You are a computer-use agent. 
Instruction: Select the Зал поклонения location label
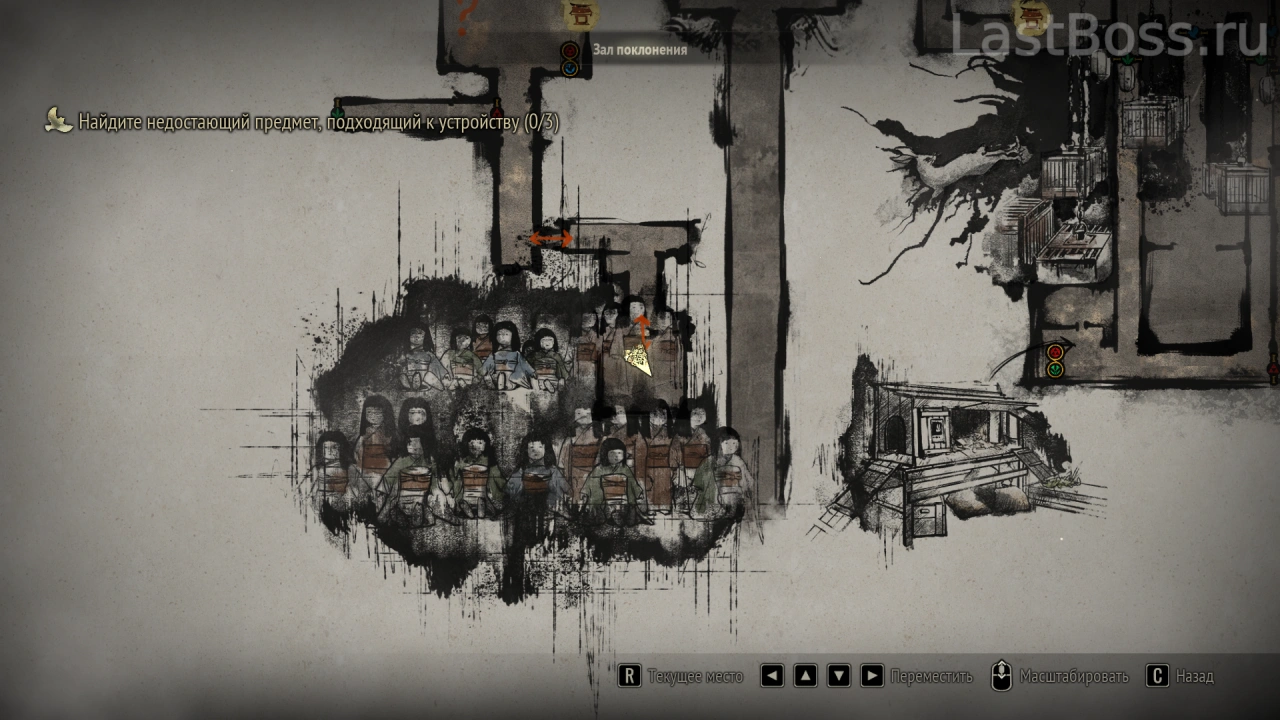[x=639, y=49]
